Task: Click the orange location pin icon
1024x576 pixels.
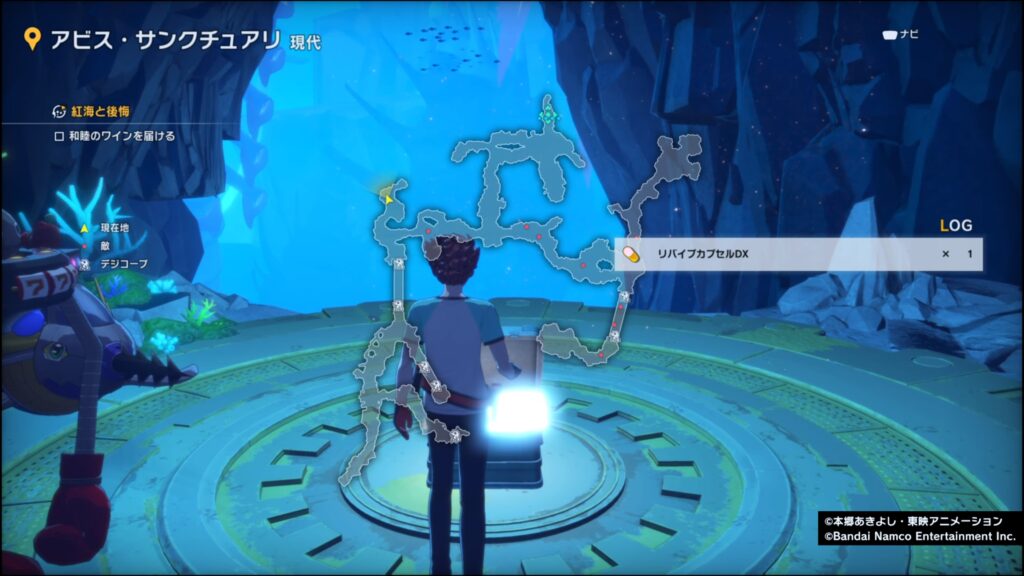Action: pyautogui.click(x=32, y=39)
